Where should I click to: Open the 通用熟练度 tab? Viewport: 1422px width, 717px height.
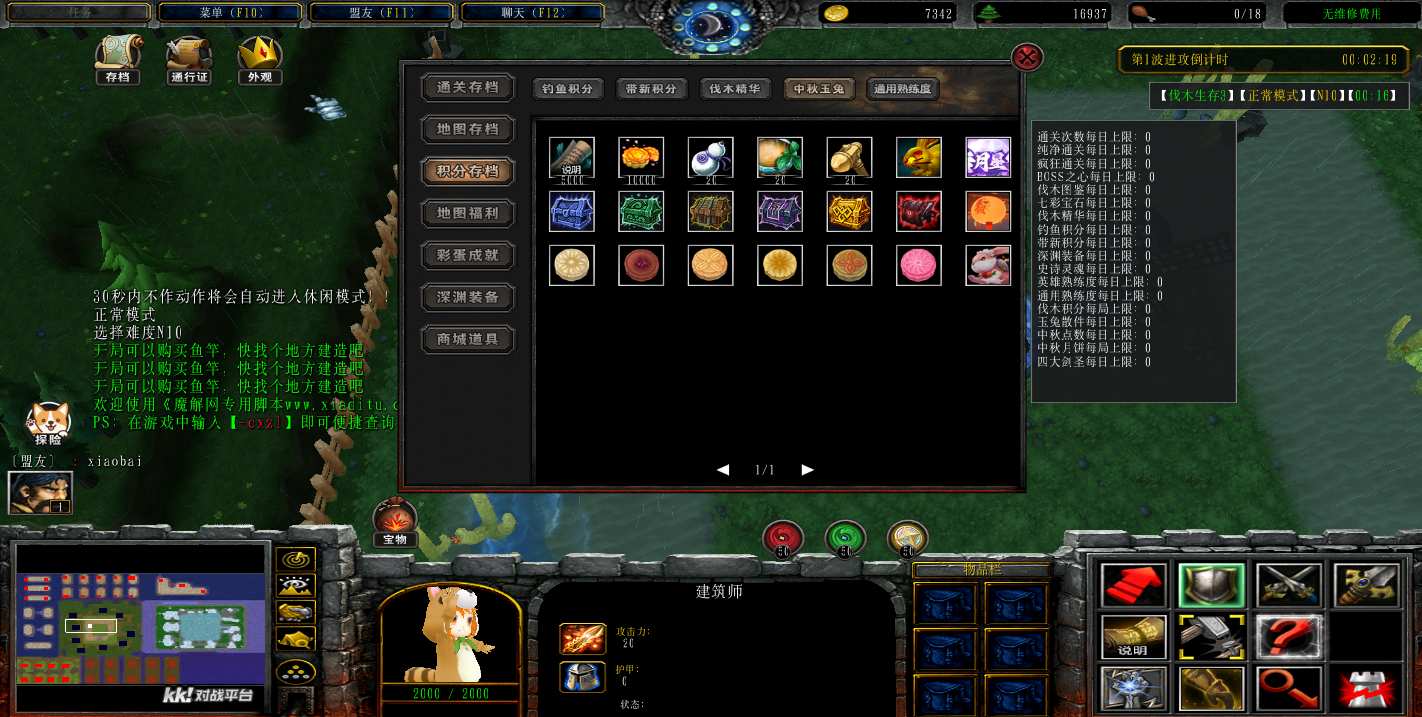click(902, 89)
